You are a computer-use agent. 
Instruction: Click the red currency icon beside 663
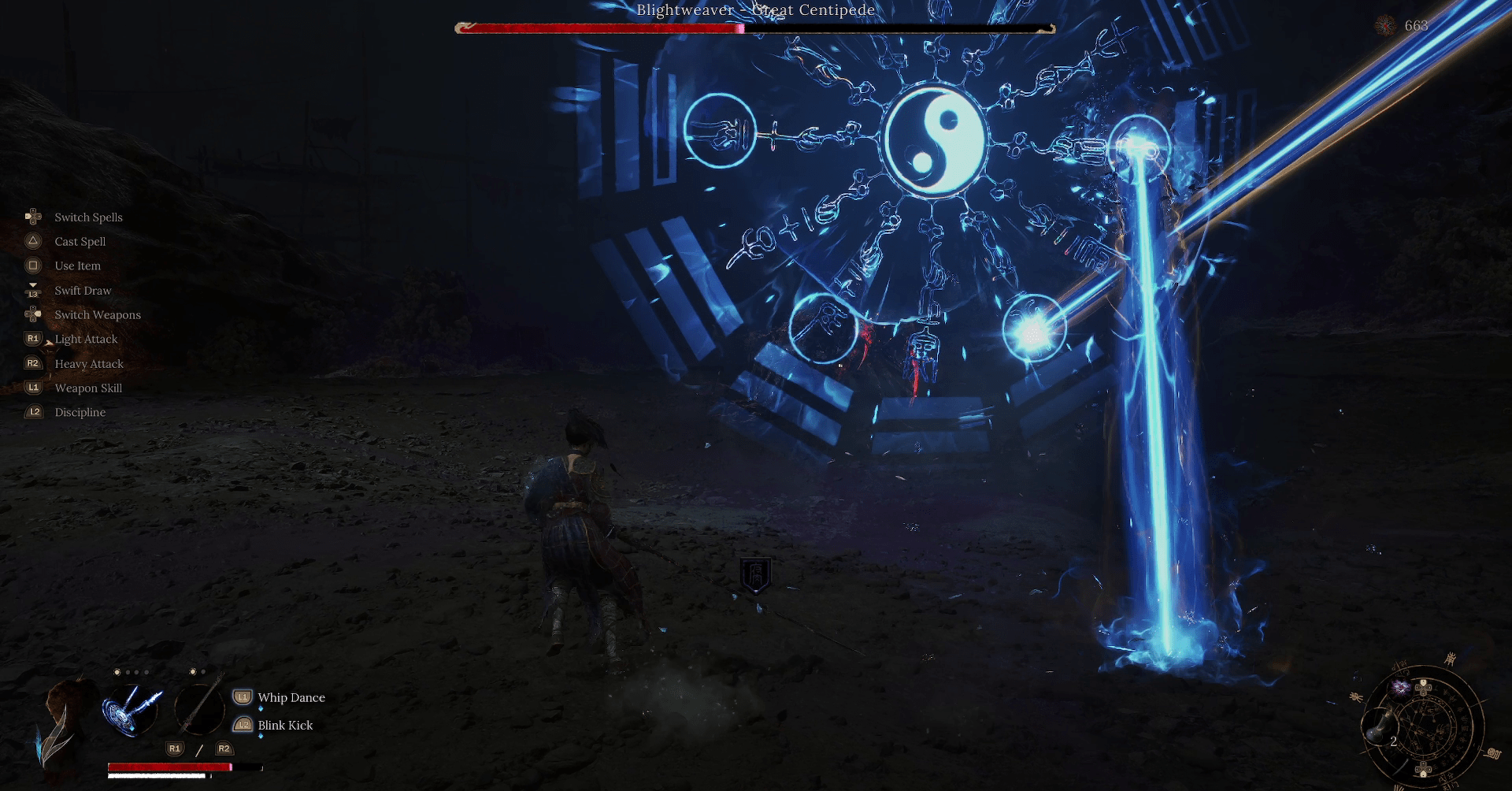[x=1385, y=26]
